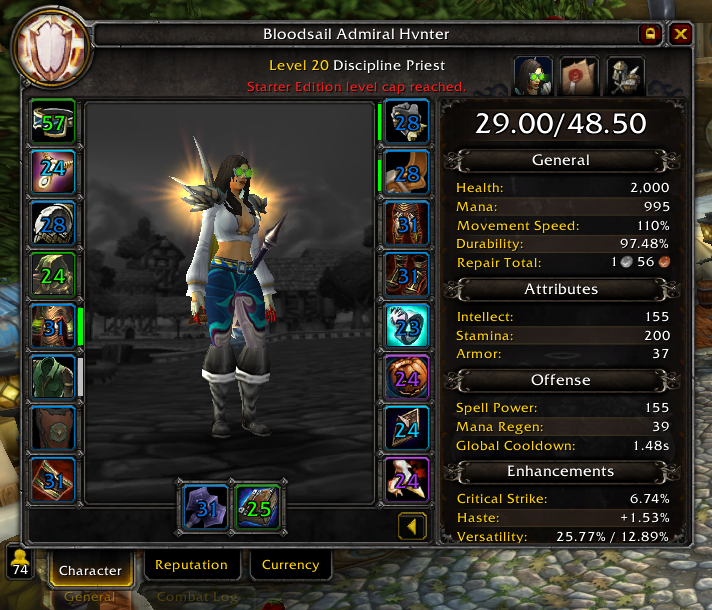Click the class shield emblem portrait
This screenshot has height=610, width=712.
point(50,49)
